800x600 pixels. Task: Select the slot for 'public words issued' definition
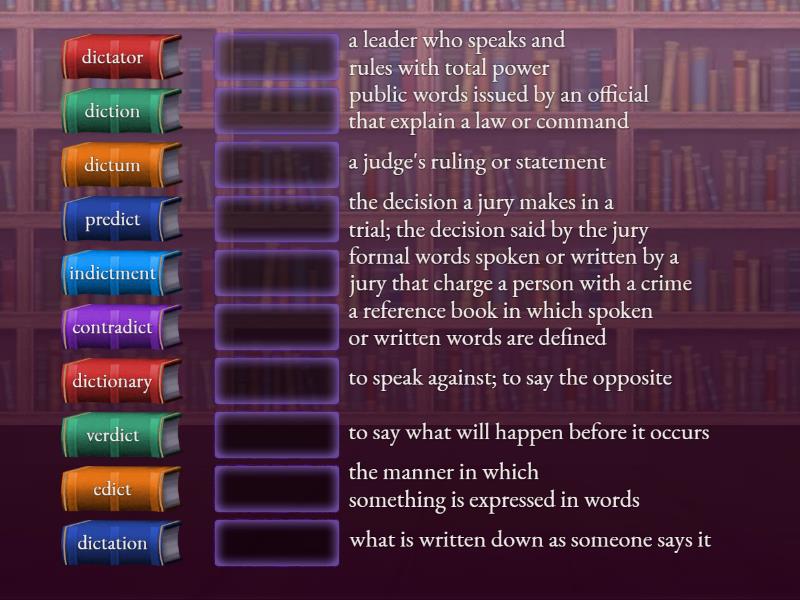coord(277,111)
